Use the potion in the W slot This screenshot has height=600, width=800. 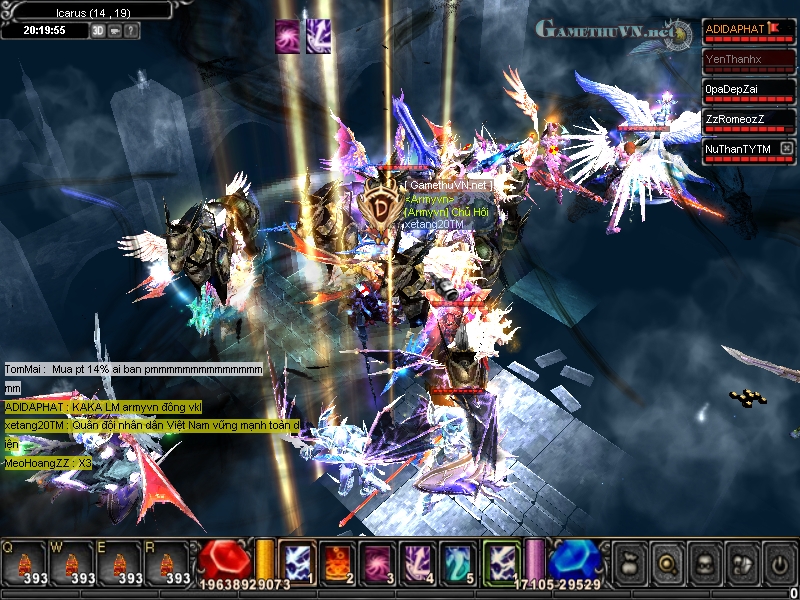click(70, 563)
